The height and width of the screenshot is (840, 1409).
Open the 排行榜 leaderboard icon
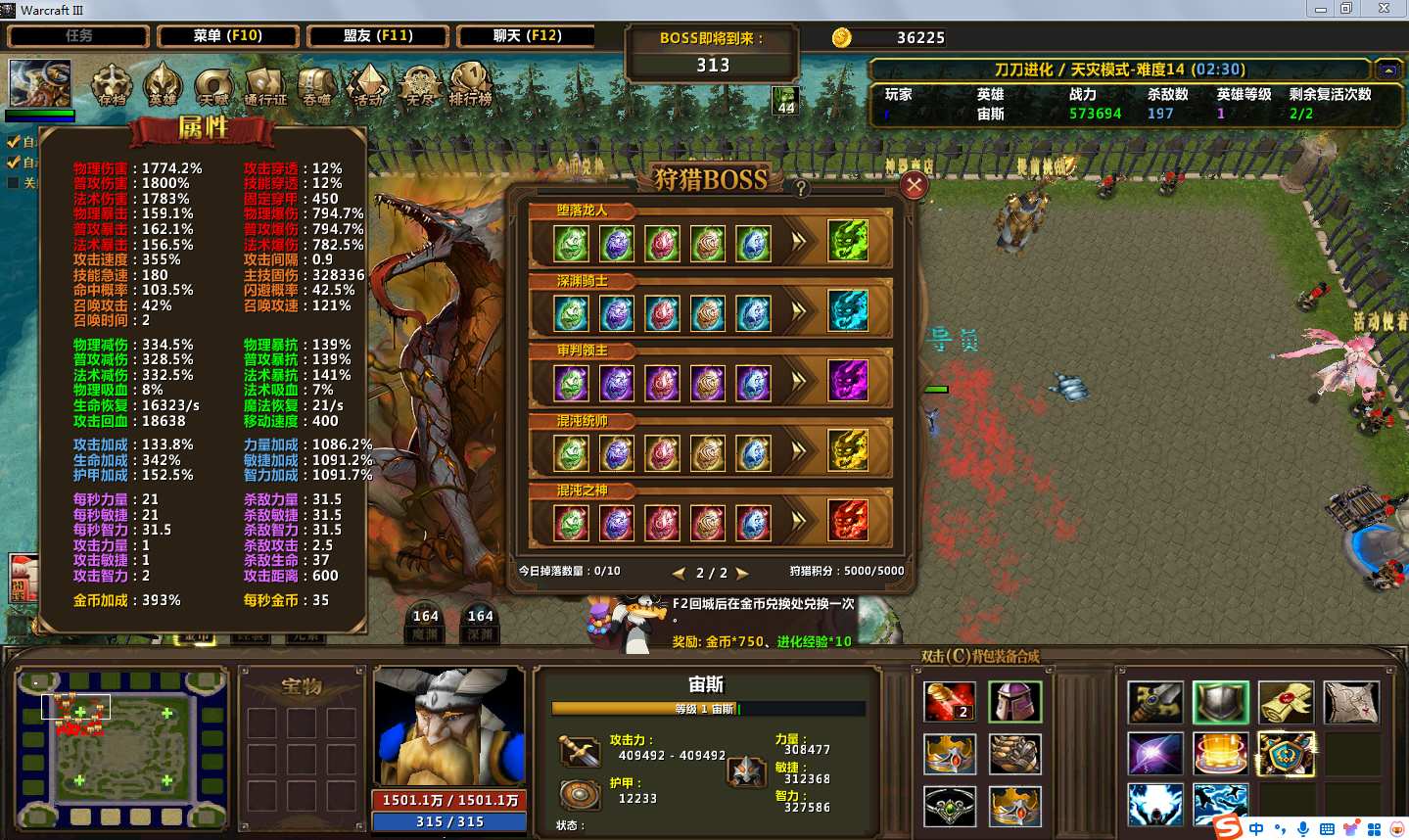tap(470, 84)
